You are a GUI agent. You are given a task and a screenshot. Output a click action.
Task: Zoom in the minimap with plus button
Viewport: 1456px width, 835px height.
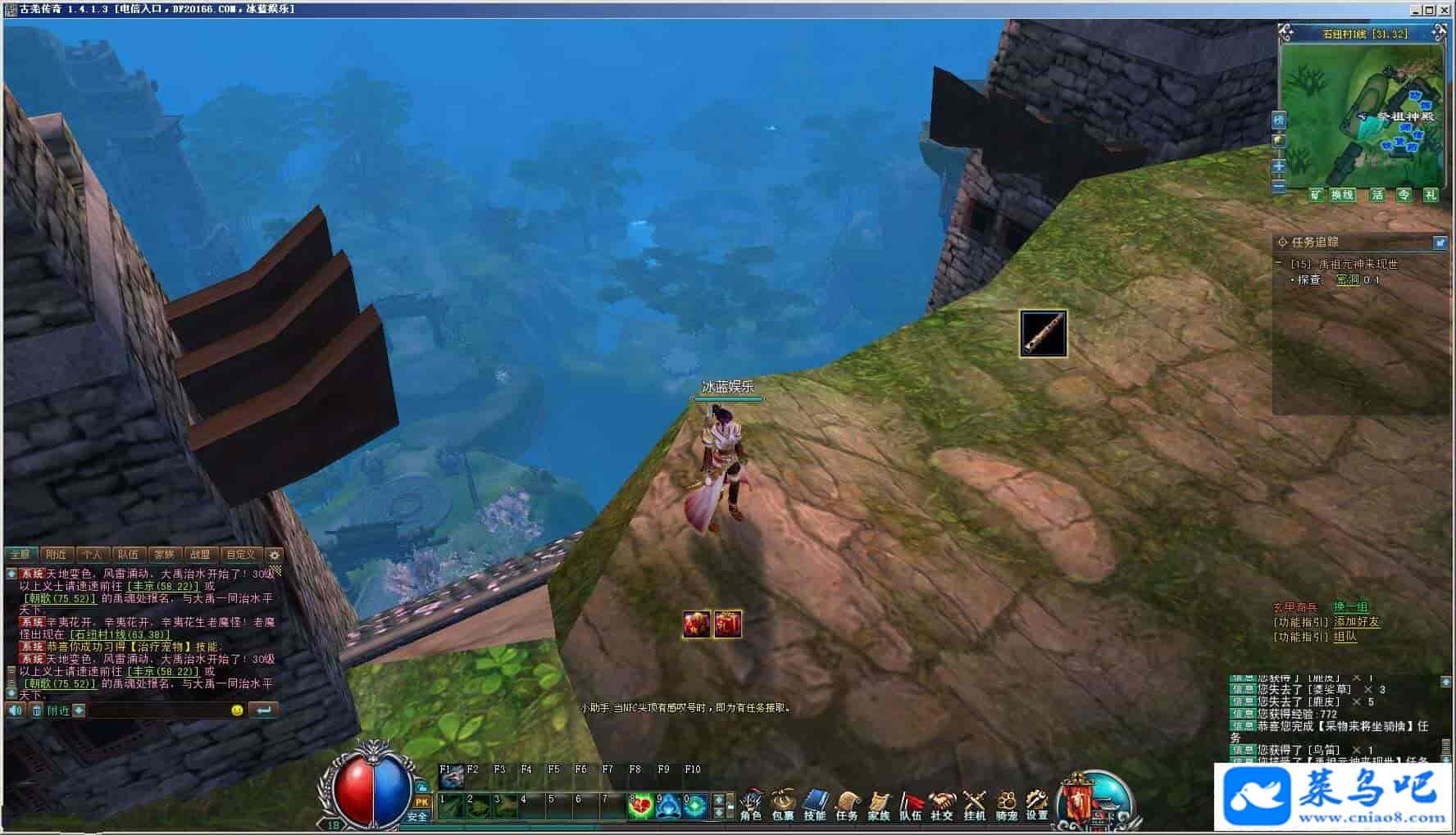(x=1279, y=166)
